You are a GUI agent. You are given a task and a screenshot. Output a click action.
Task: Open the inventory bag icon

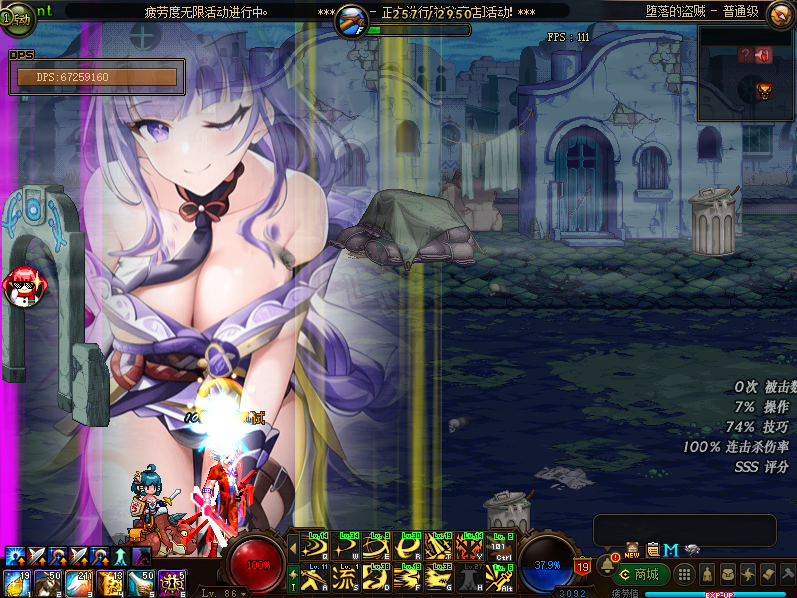tap(727, 575)
